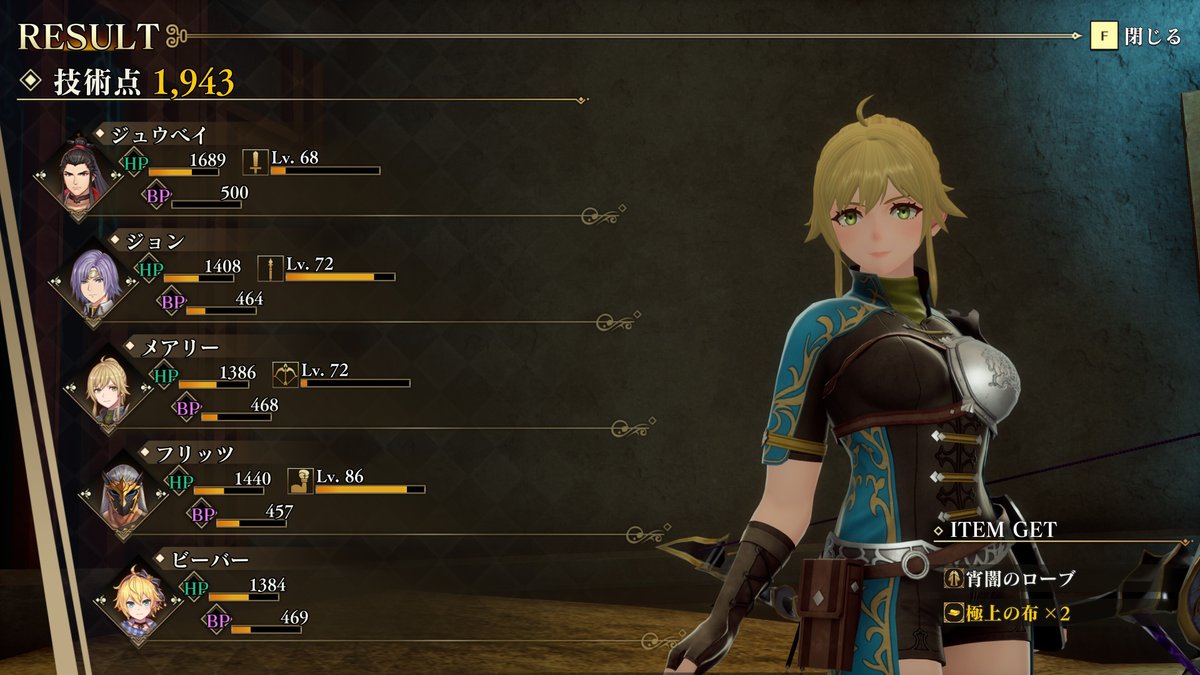Click ジュウベイ's sword weapon level icon
The image size is (1200, 675).
click(255, 162)
